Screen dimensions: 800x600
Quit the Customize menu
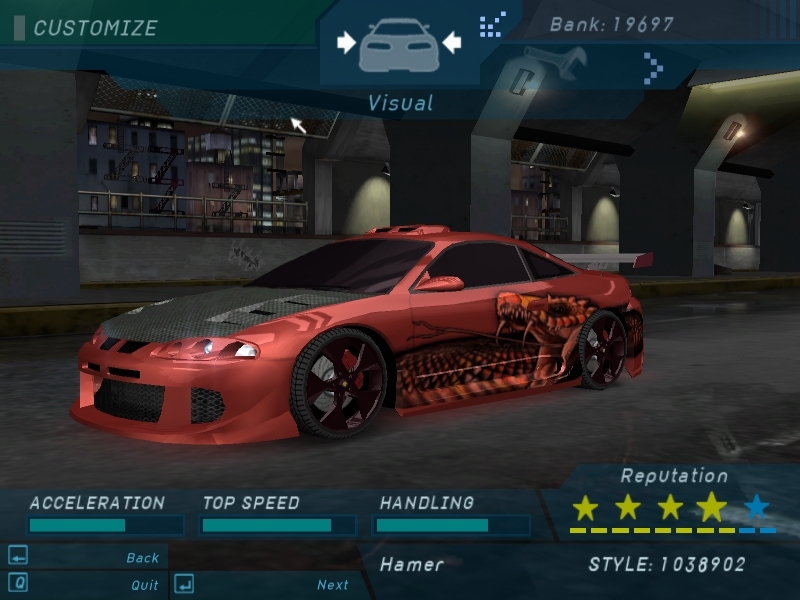click(x=144, y=585)
